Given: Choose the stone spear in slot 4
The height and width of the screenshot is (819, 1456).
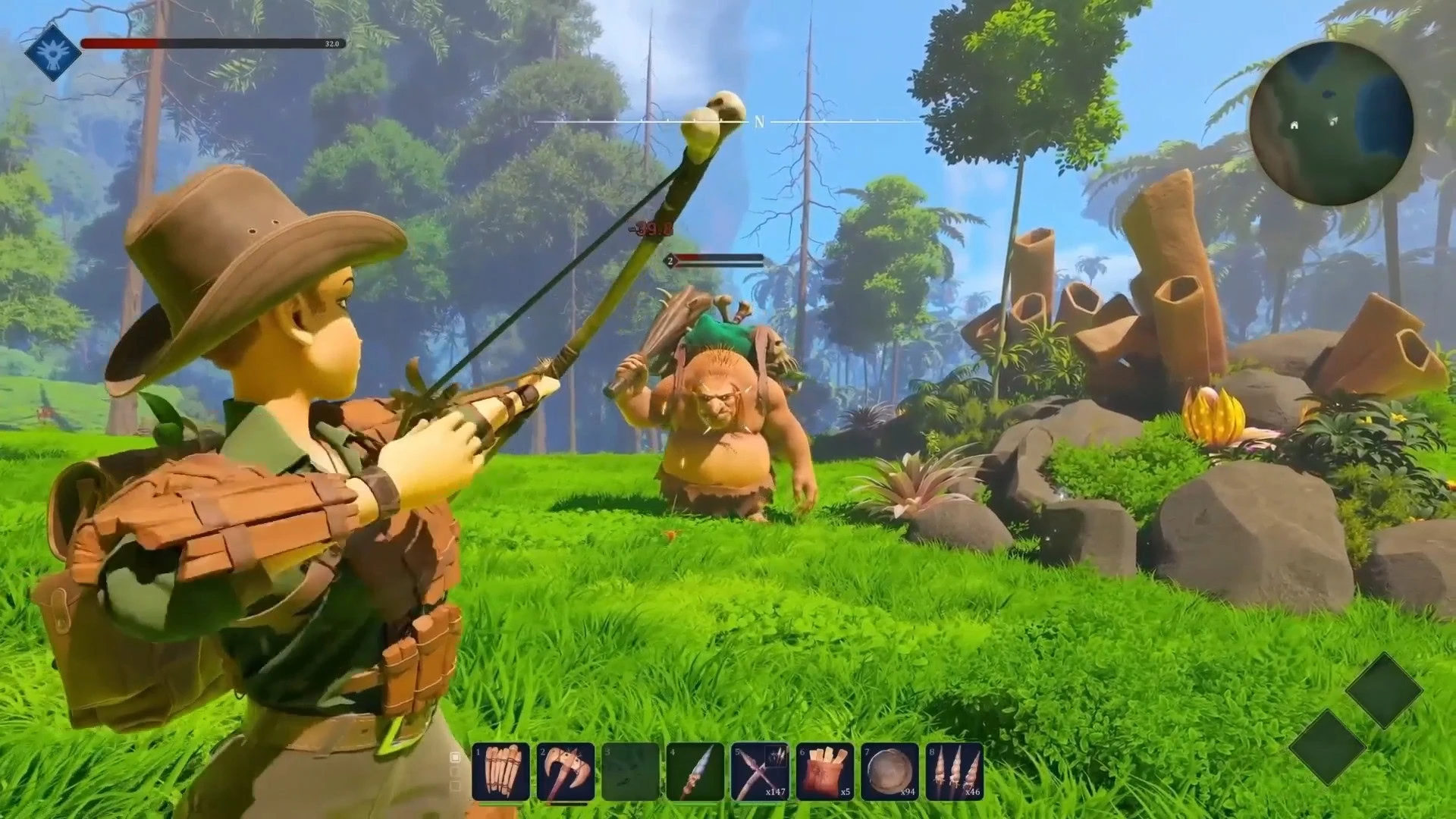Looking at the screenshot, I should tap(695, 772).
